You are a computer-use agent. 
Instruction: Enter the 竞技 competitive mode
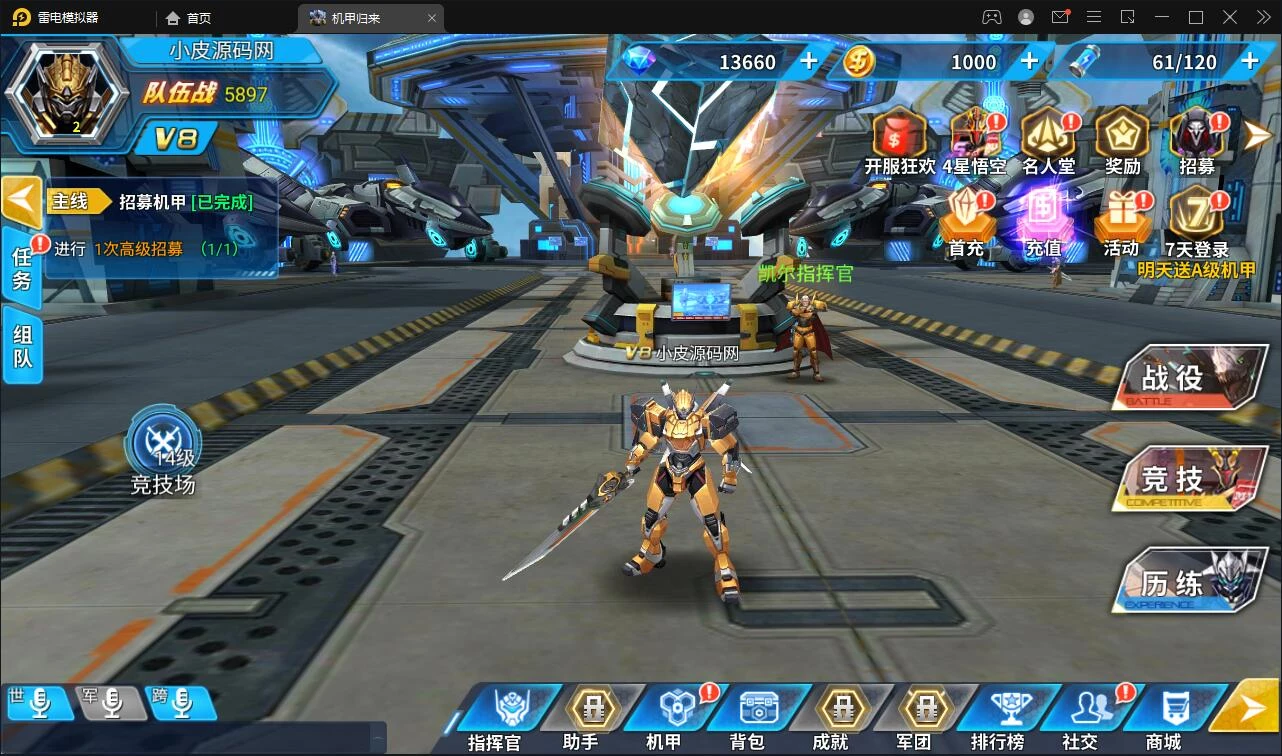click(1190, 478)
